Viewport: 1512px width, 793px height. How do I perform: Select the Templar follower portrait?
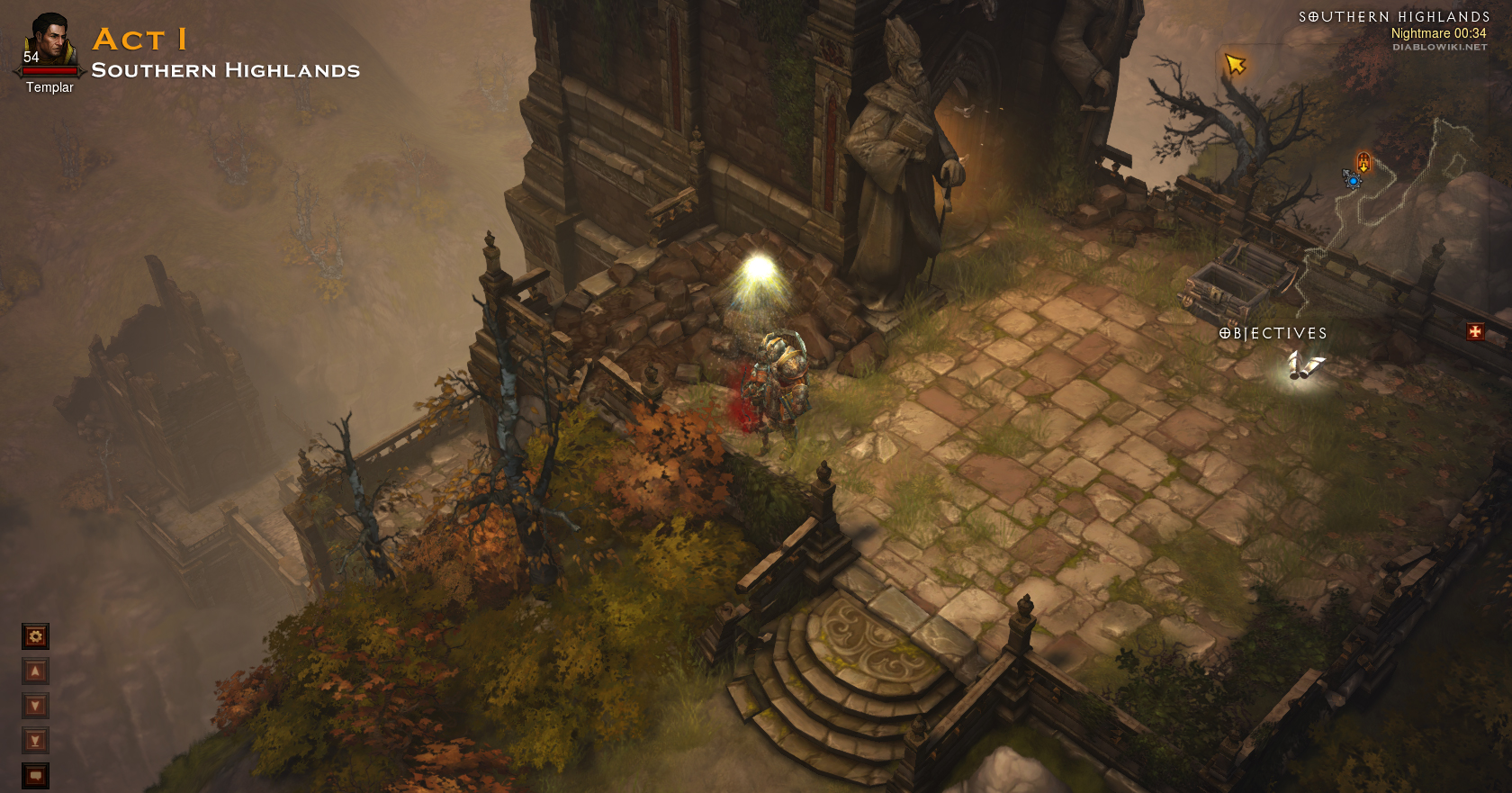49,42
